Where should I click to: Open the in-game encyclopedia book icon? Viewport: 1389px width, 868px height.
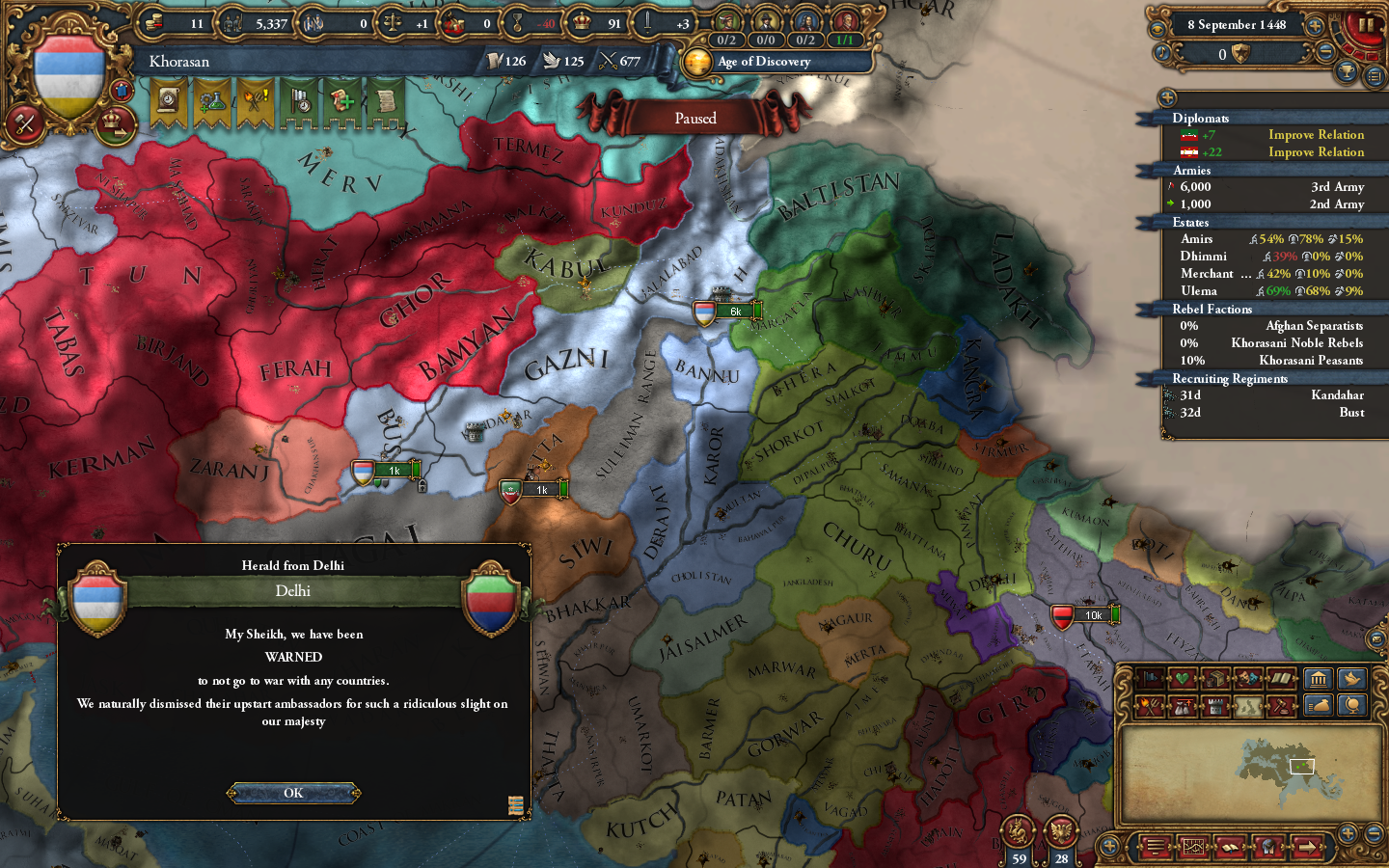1230,847
